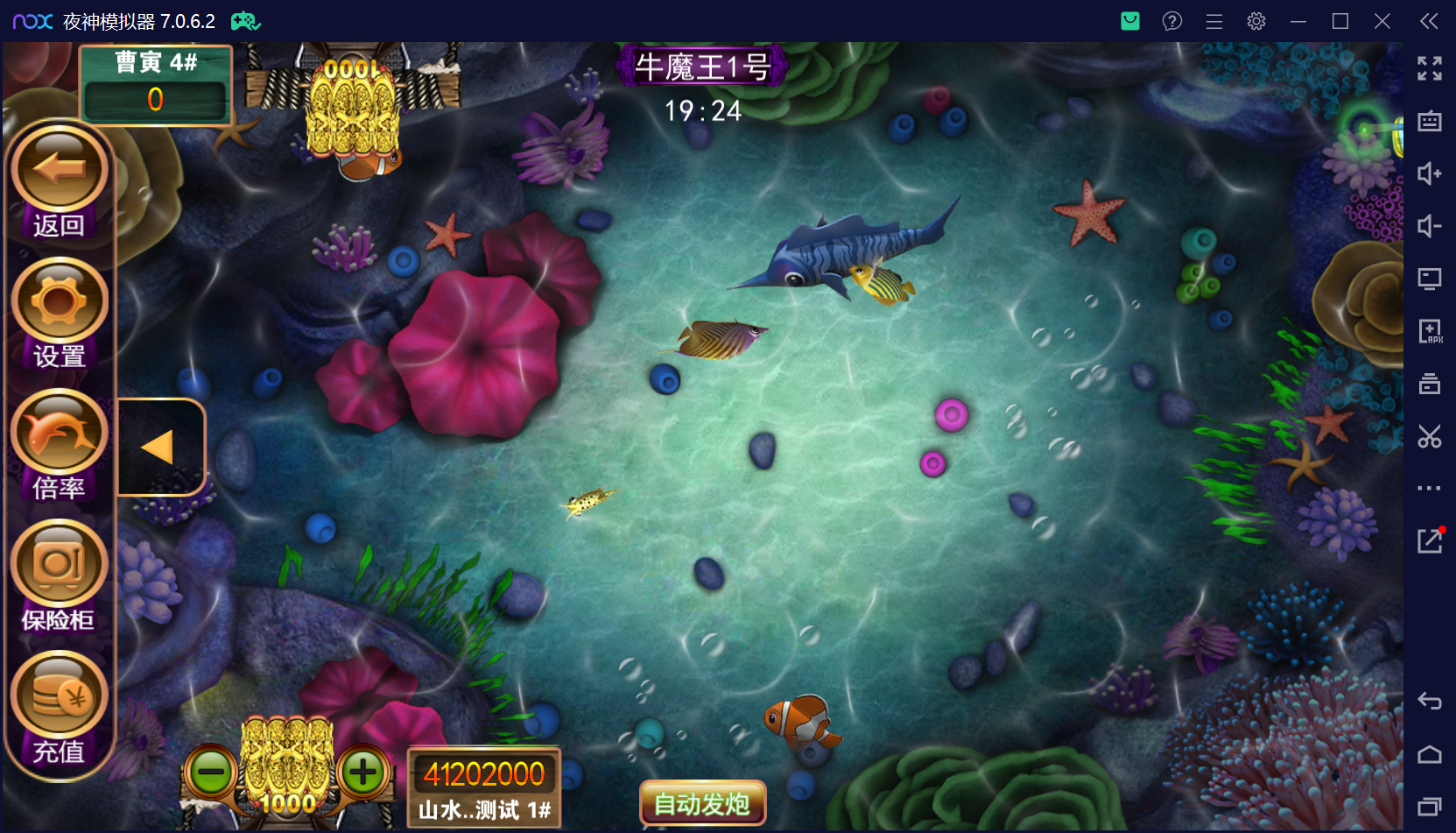
Task: Toggle 自动发炮 auto-fire mode
Action: (701, 801)
